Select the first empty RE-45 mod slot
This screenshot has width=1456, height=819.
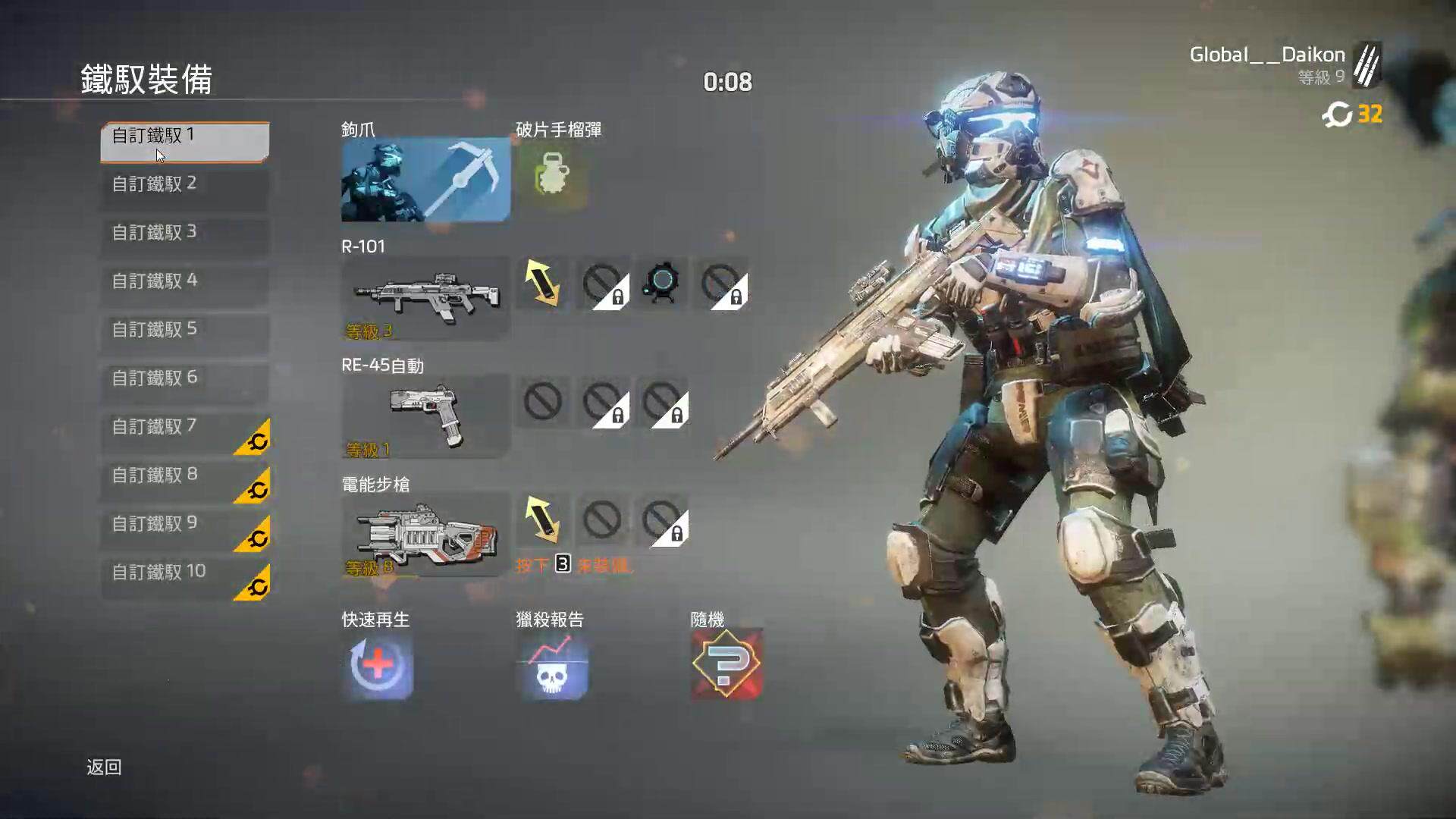coord(543,402)
